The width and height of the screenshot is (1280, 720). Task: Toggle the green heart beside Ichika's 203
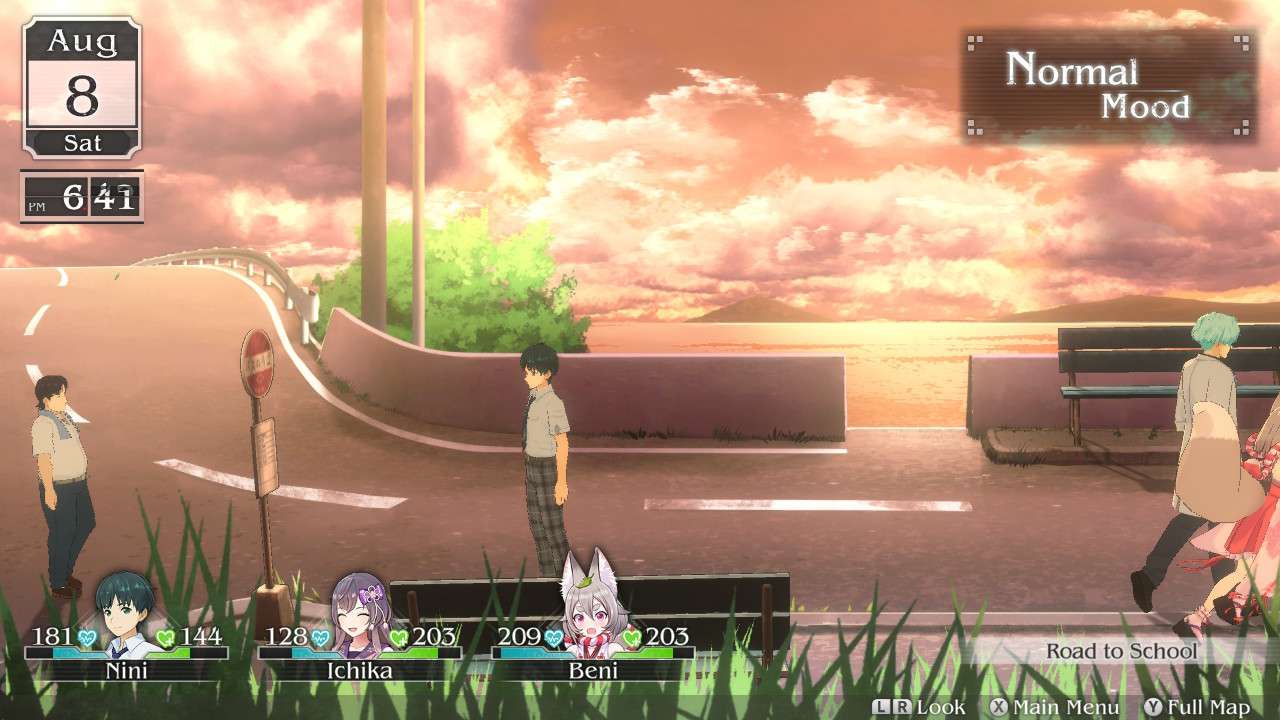tap(398, 635)
